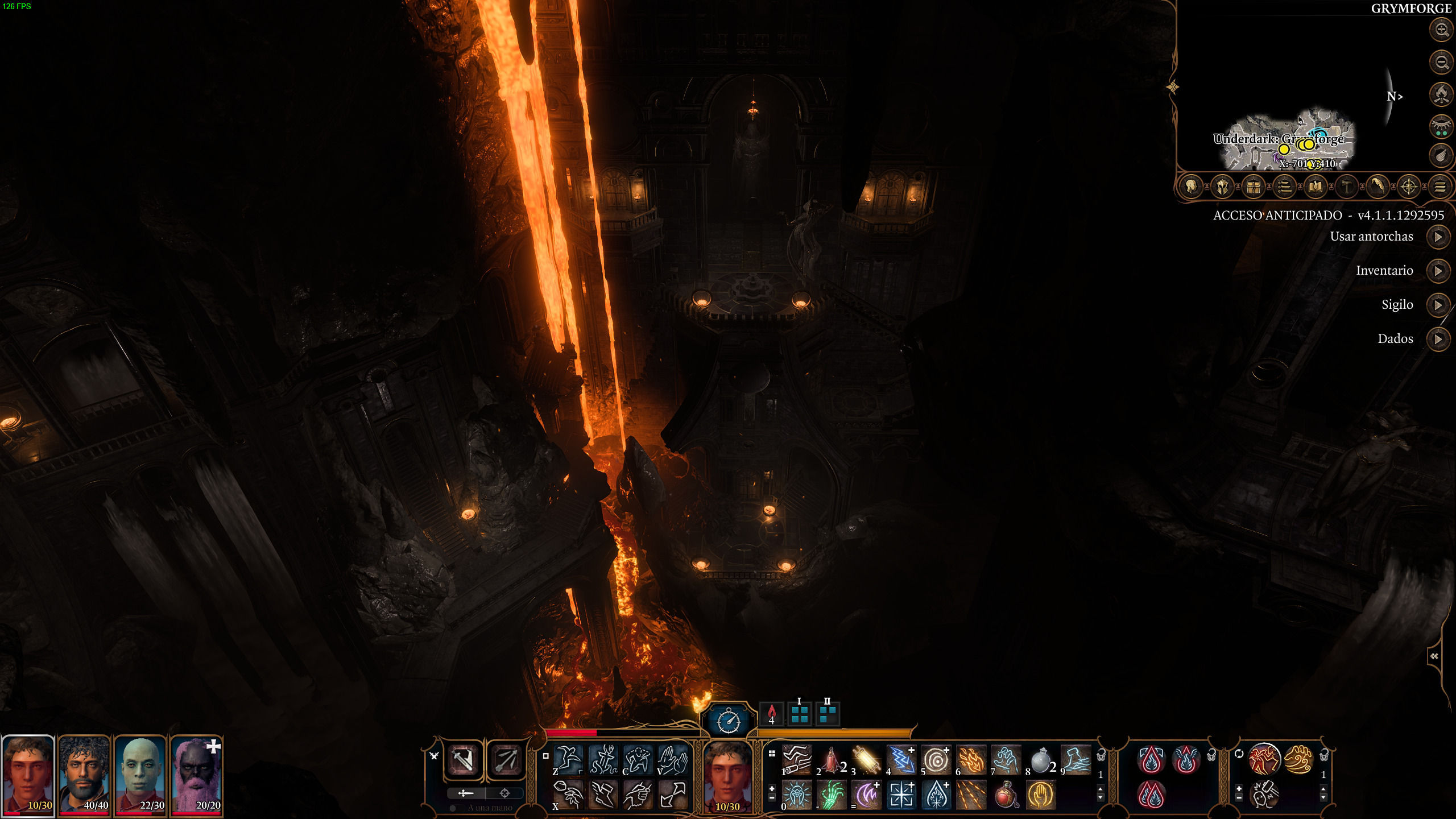Select the bald green-skinned companion portrait

point(140,774)
